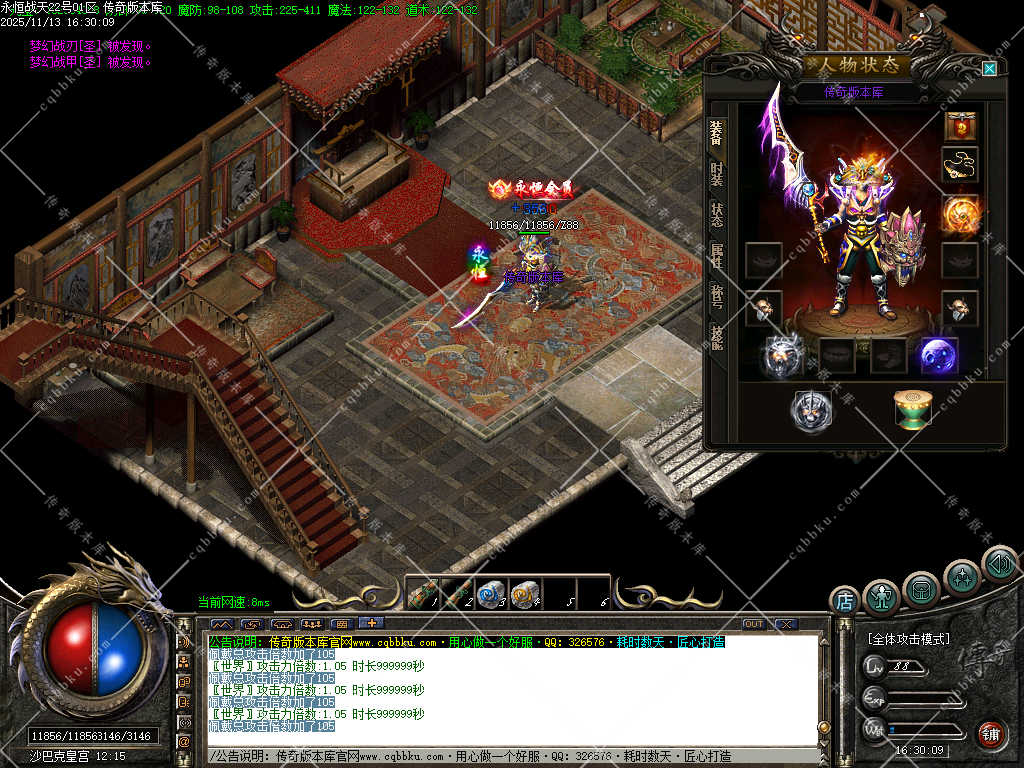The image size is (1024, 768).
Task: Switch to the 时装 (fashion) tab
Action: pos(716,174)
